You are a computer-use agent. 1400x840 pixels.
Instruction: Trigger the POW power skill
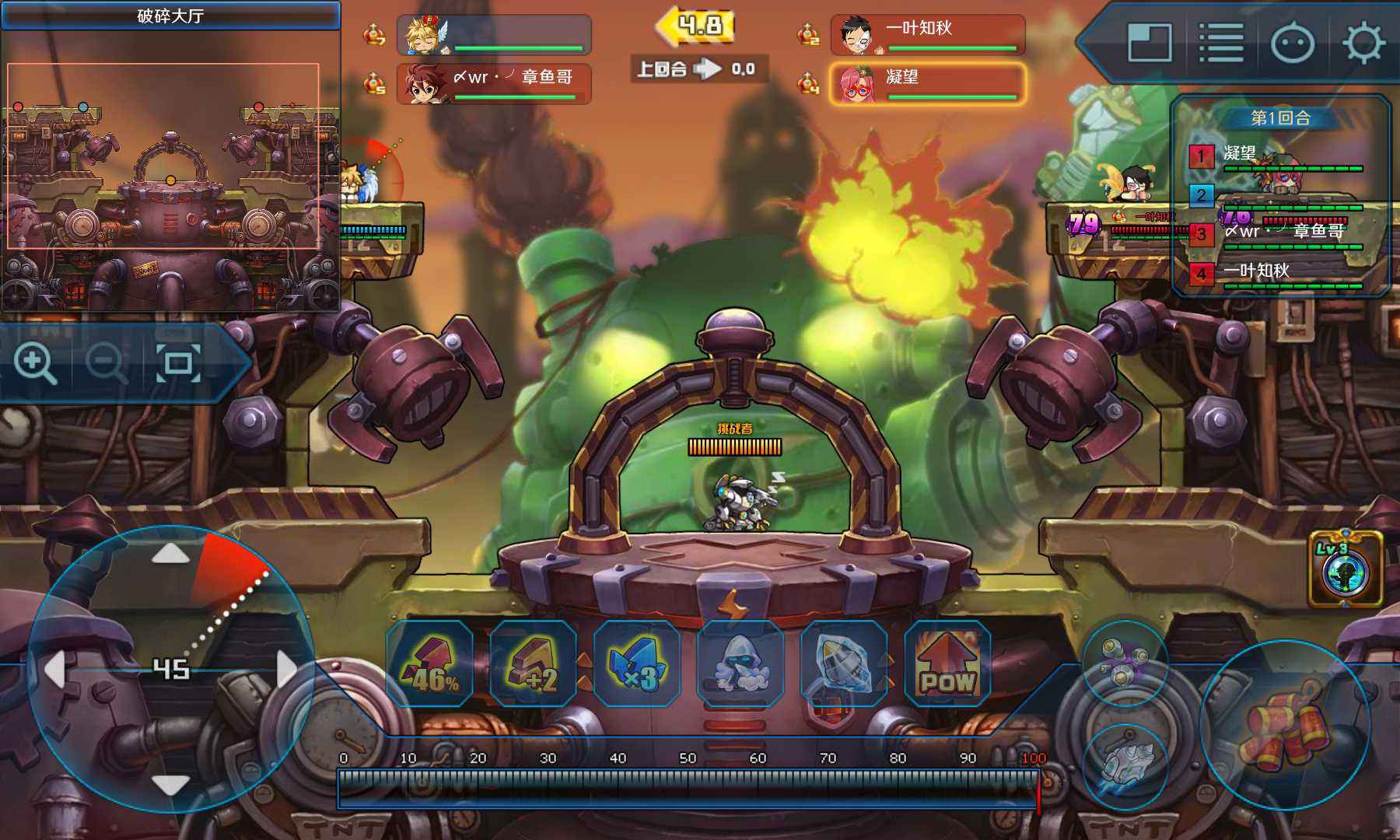947,663
